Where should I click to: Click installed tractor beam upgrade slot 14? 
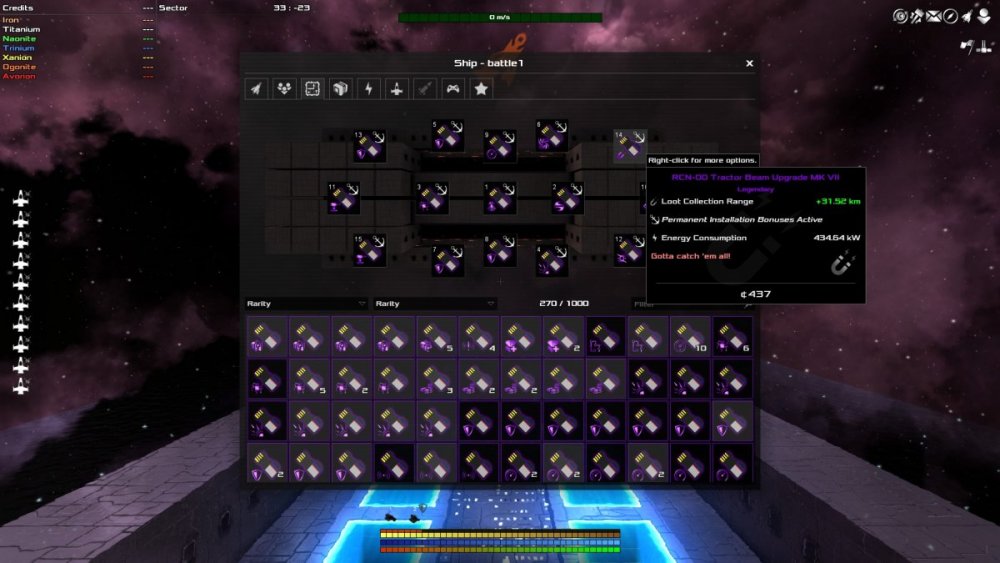coord(630,146)
